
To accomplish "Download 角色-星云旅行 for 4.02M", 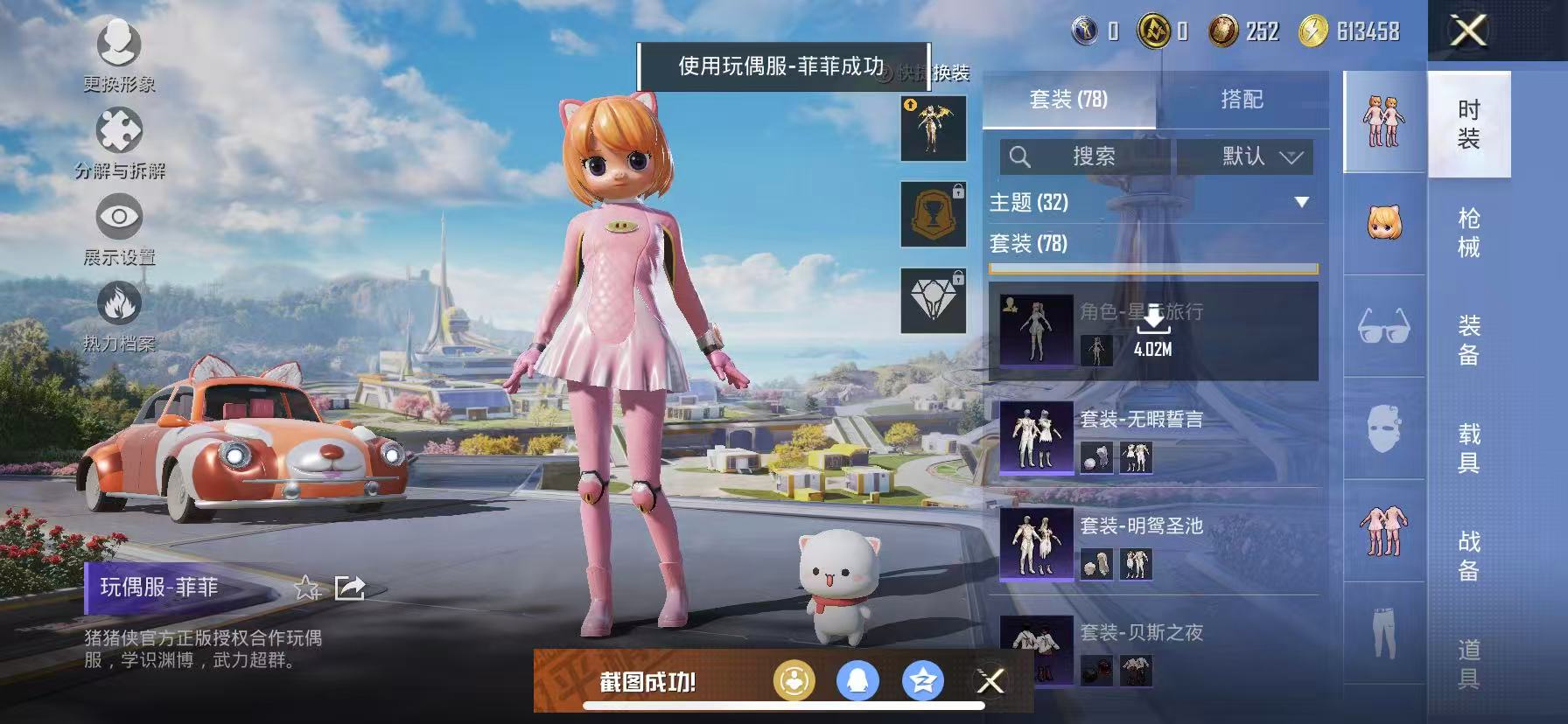I will [1154, 332].
